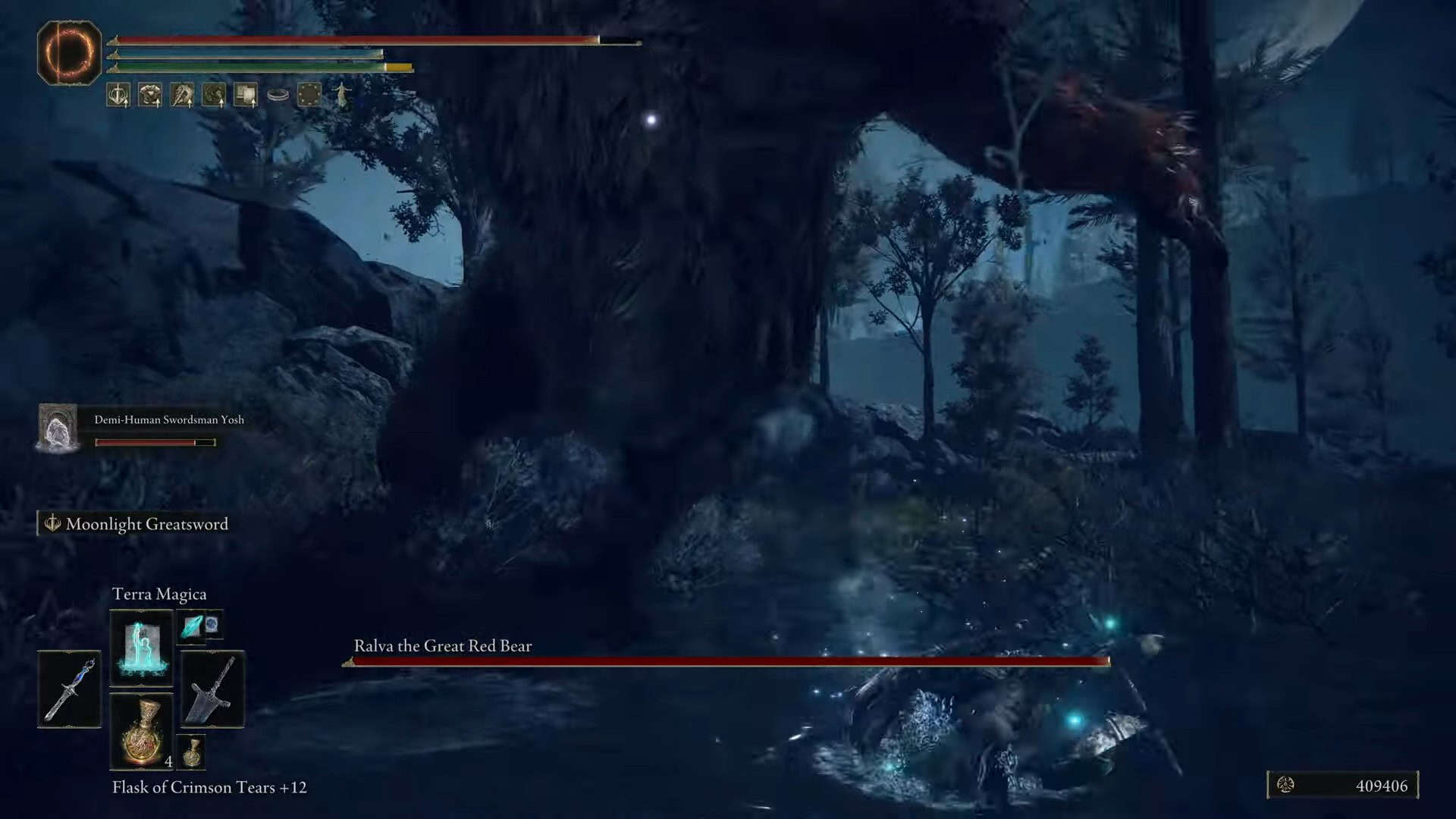
Task: Click the dotted circle status icon
Action: click(x=309, y=95)
